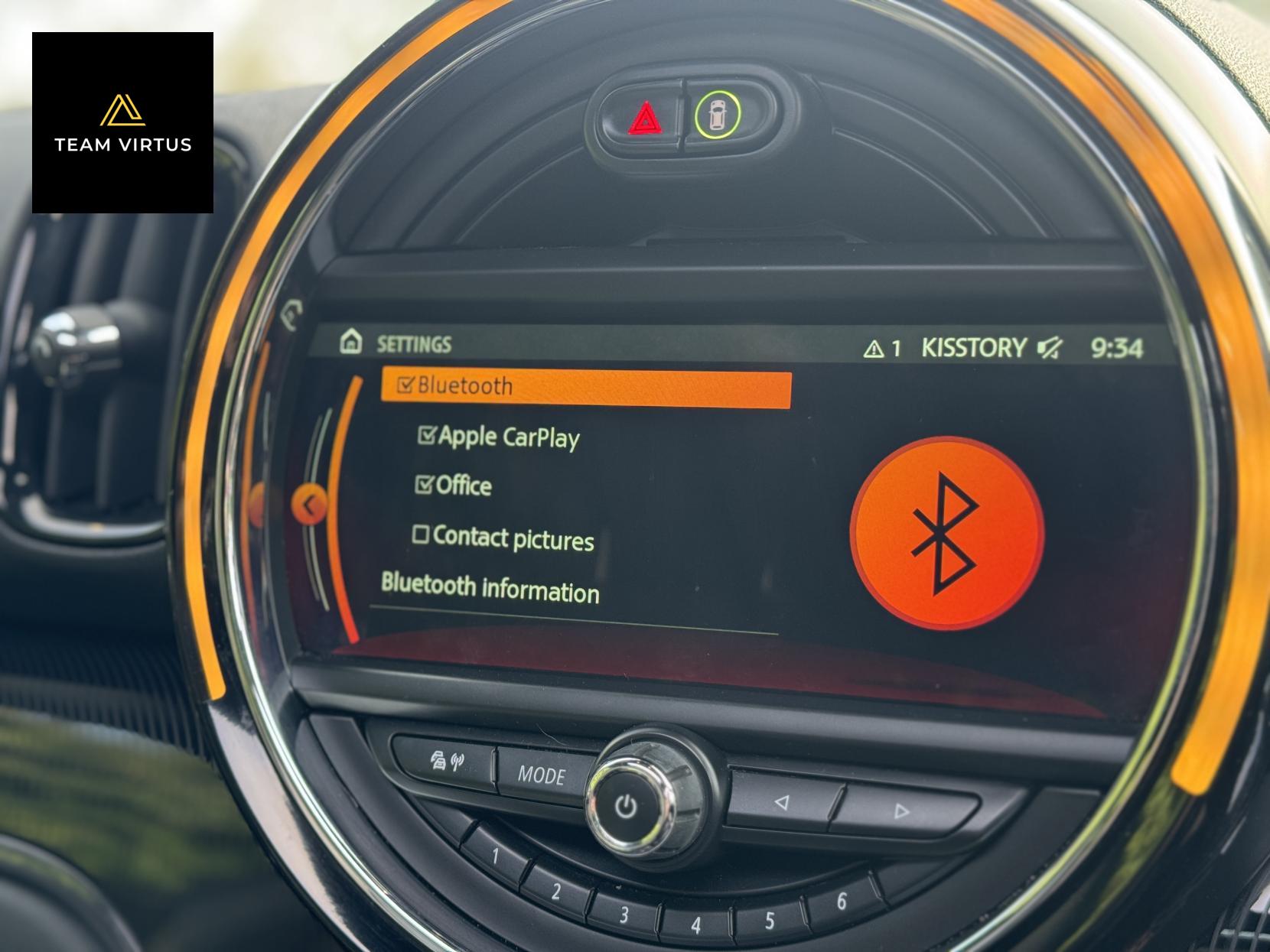Go to the home screen icon
Screen dimensions: 1270x952
coord(350,341)
